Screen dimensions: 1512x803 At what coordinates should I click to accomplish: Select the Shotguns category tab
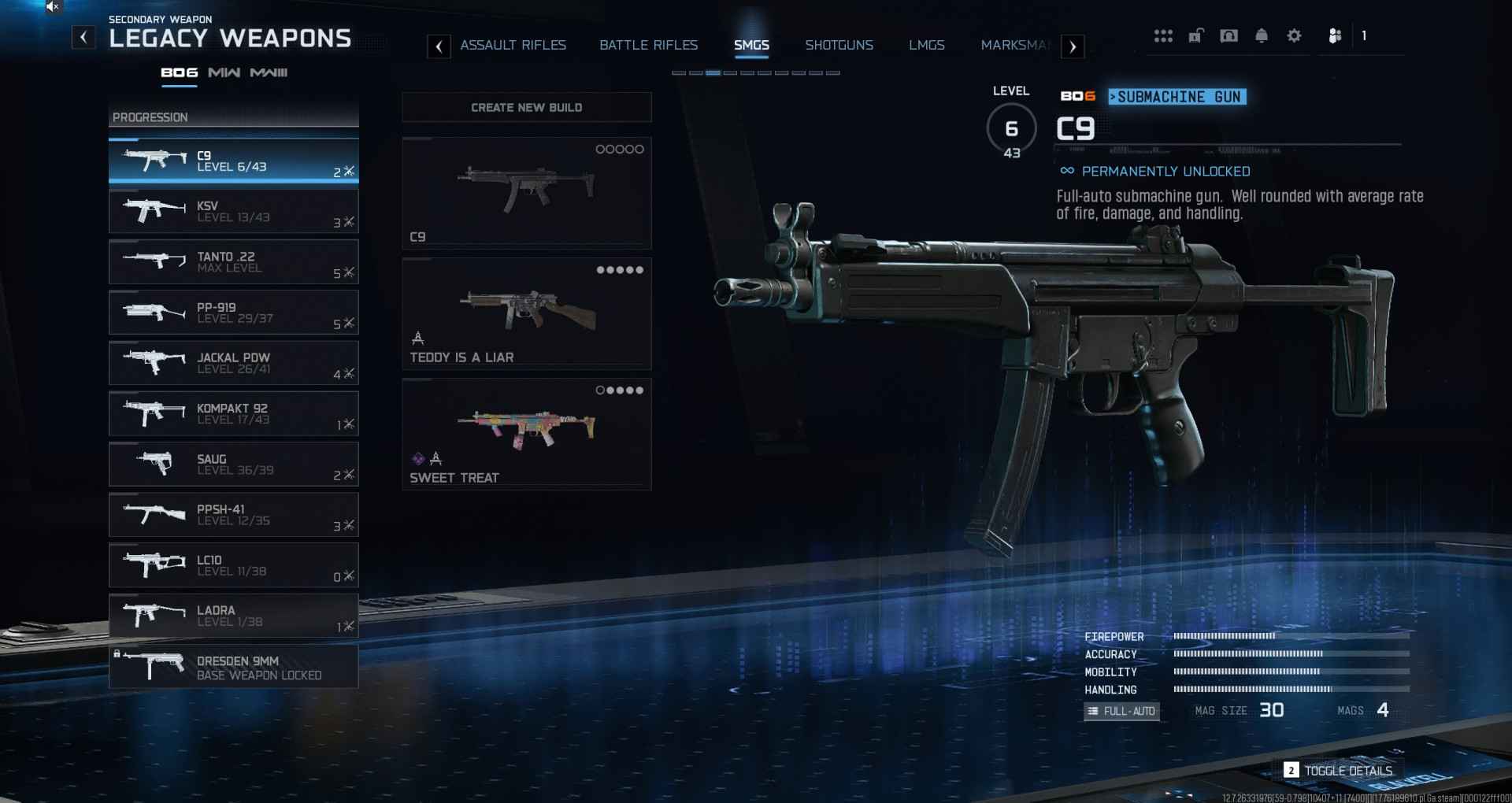(x=839, y=46)
